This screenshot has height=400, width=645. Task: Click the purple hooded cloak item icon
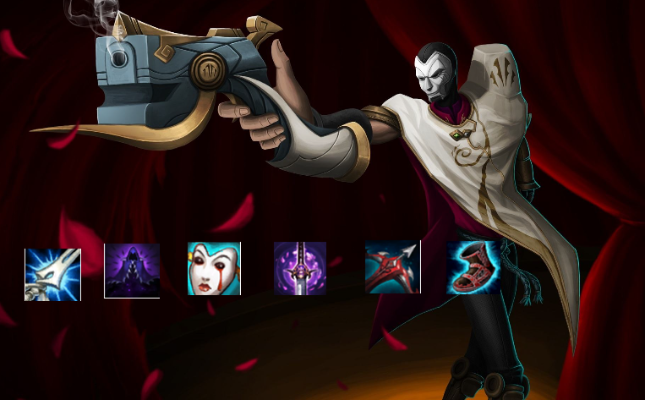click(x=132, y=270)
